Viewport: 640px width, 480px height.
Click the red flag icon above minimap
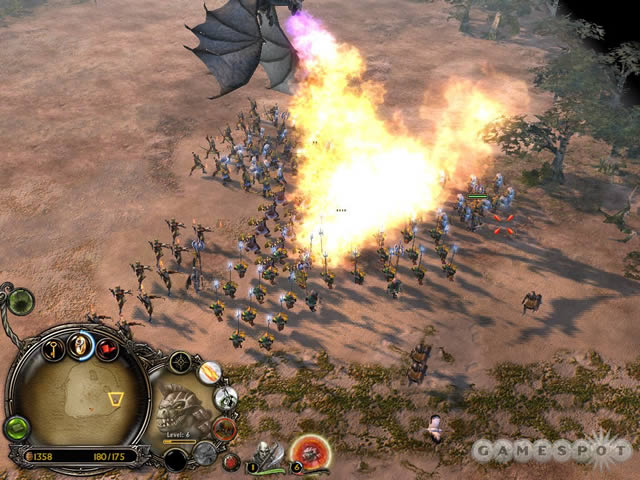(x=106, y=349)
